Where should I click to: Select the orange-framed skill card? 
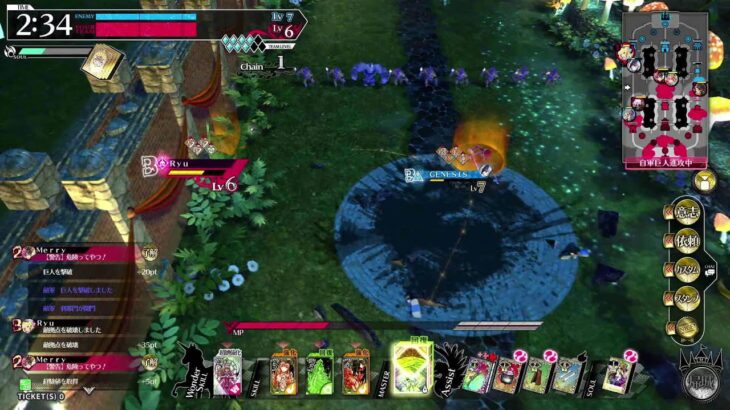pos(284,374)
